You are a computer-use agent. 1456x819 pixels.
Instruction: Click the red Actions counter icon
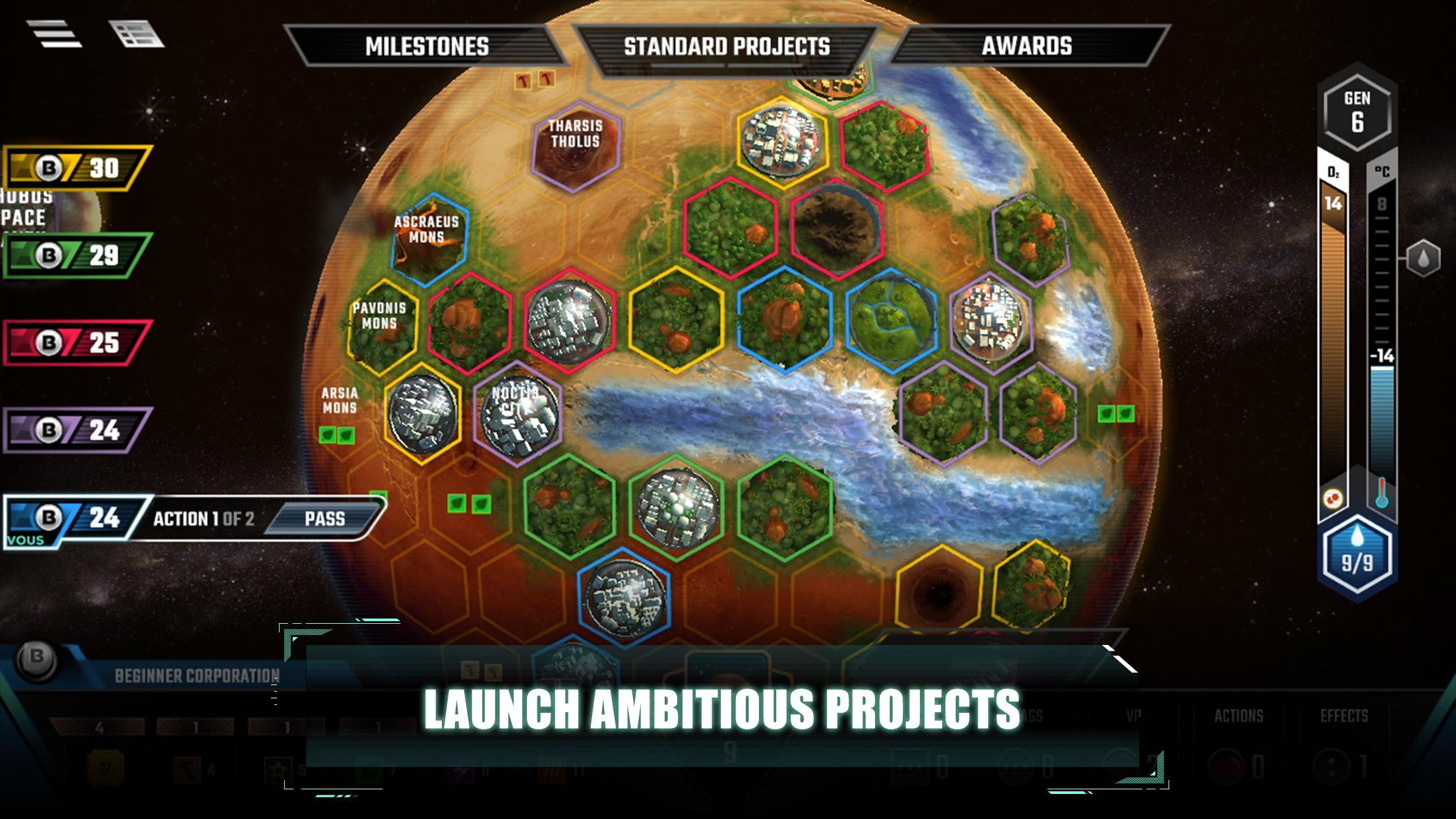1226,764
